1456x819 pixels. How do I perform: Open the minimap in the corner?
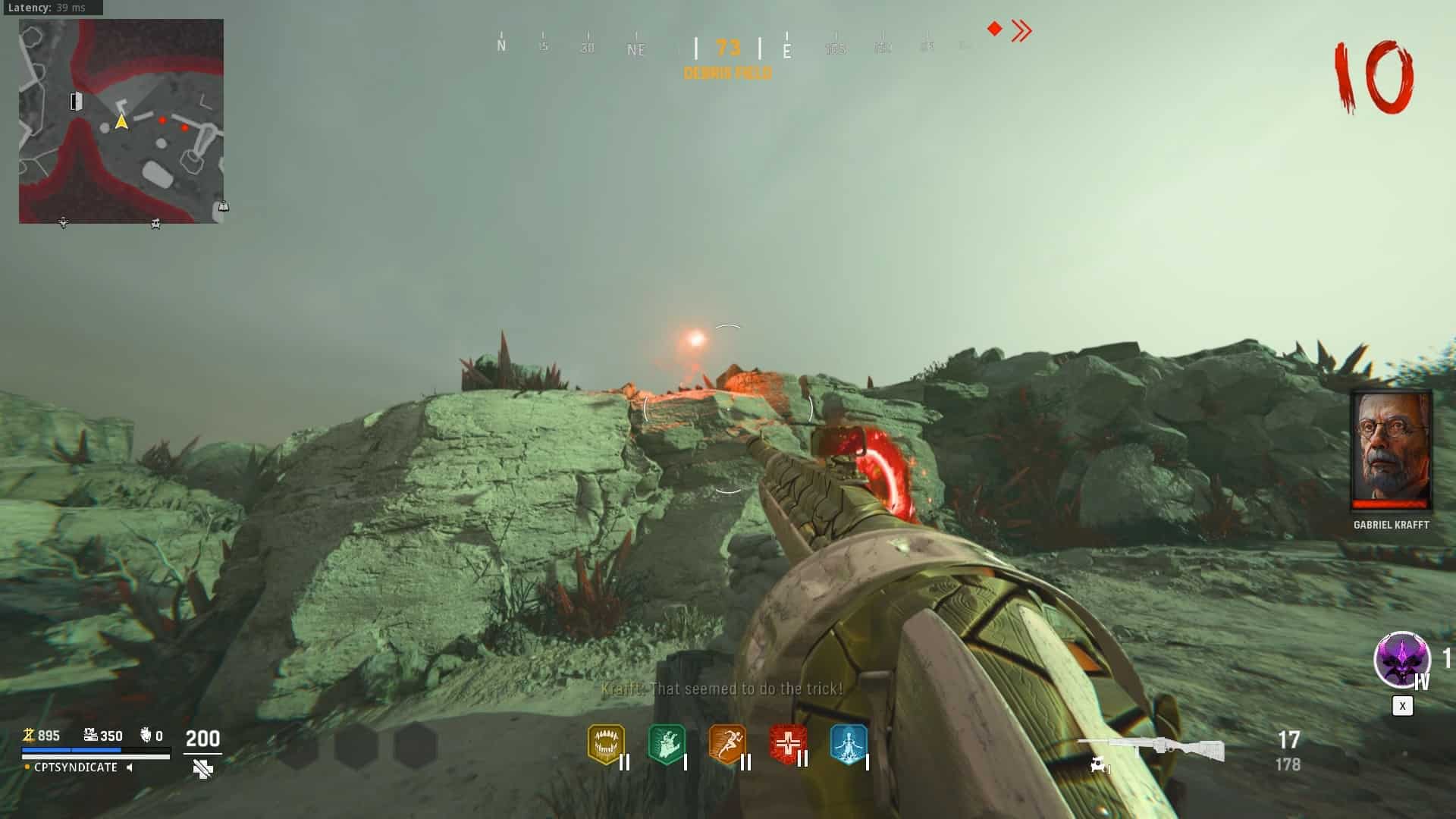tap(121, 121)
